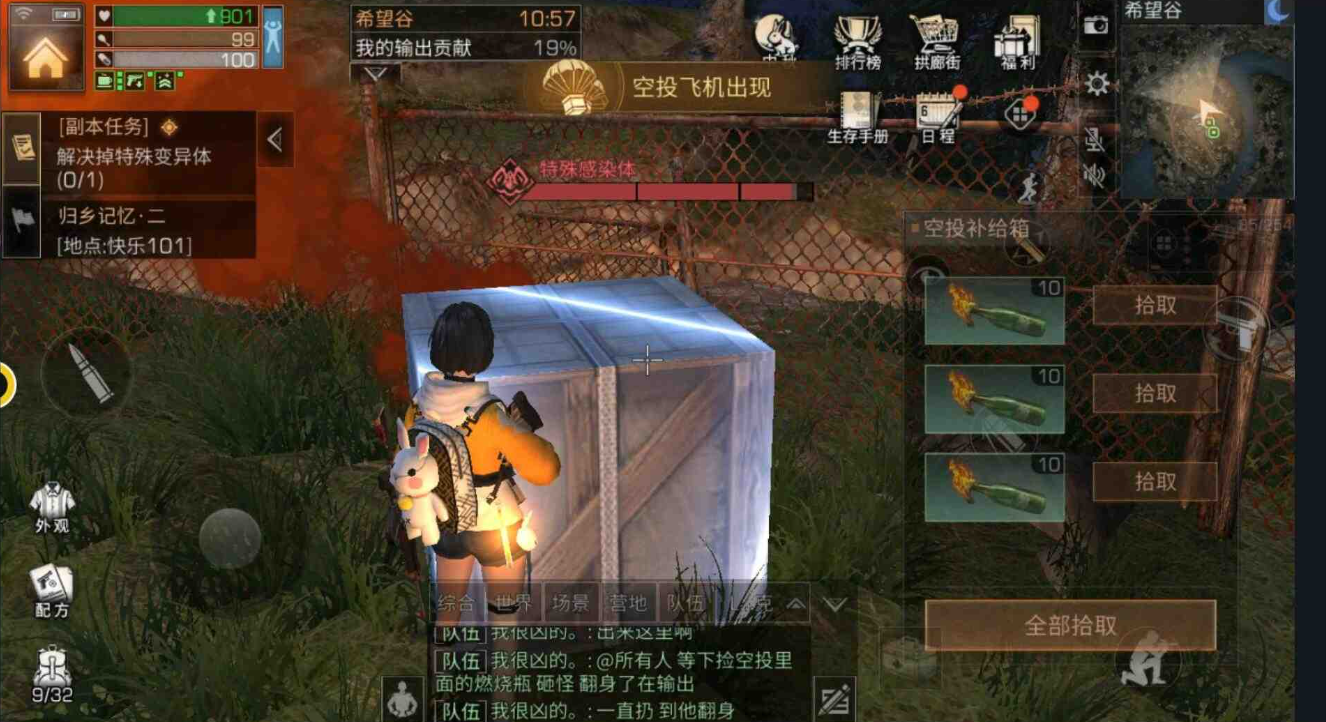
Task: Take a screenshot with the camera icon
Action: tap(1098, 27)
